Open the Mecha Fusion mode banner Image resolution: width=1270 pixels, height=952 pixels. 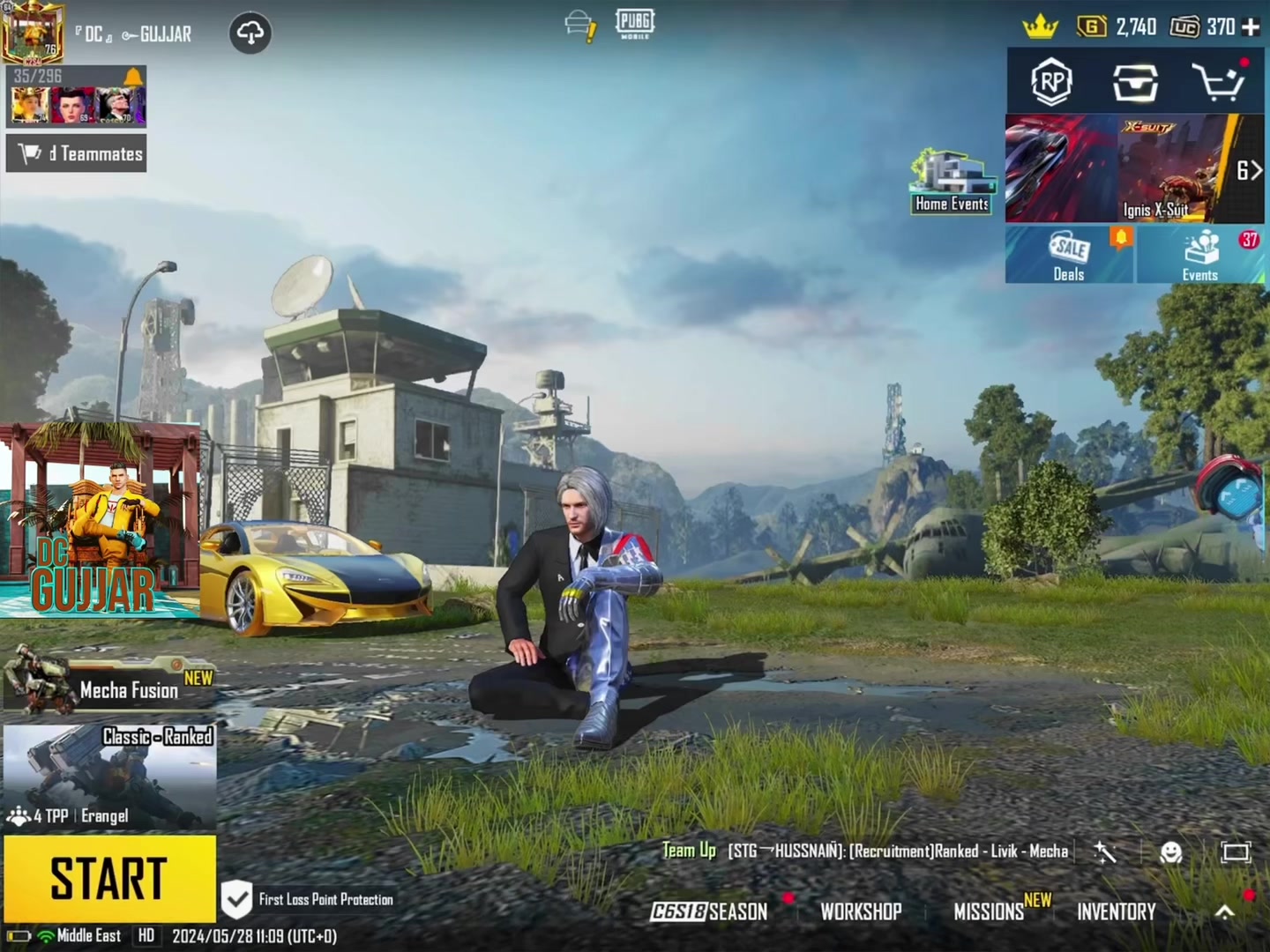[x=110, y=687]
